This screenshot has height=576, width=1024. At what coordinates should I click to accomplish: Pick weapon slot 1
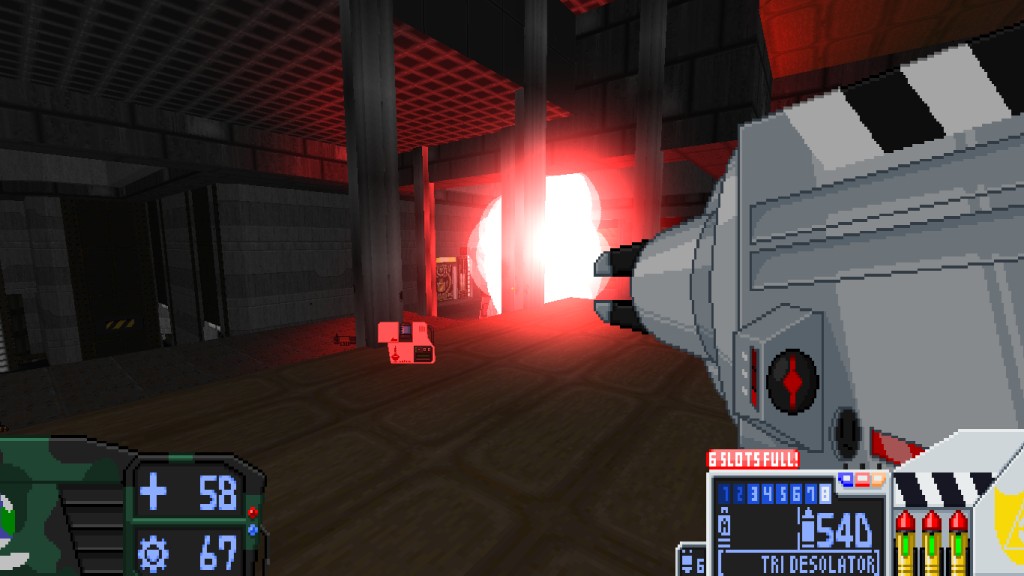(724, 493)
